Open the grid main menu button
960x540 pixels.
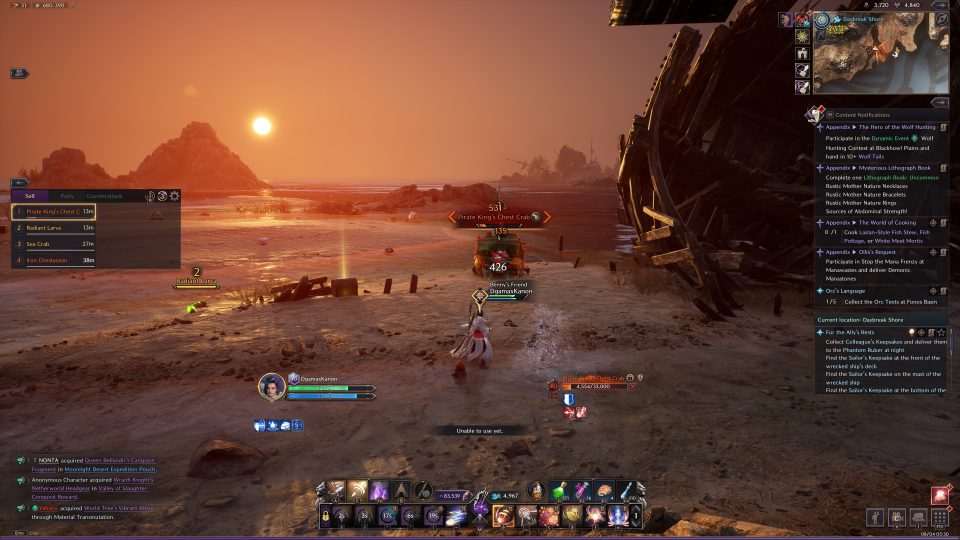(939, 517)
